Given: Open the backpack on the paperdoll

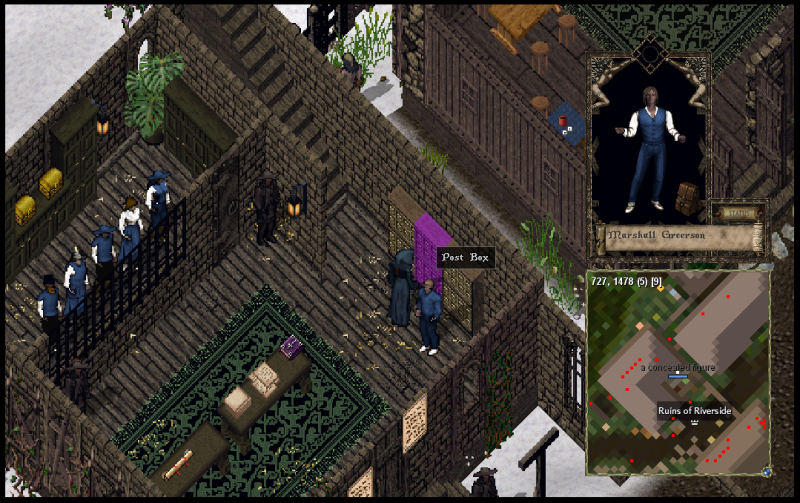Looking at the screenshot, I should [687, 197].
